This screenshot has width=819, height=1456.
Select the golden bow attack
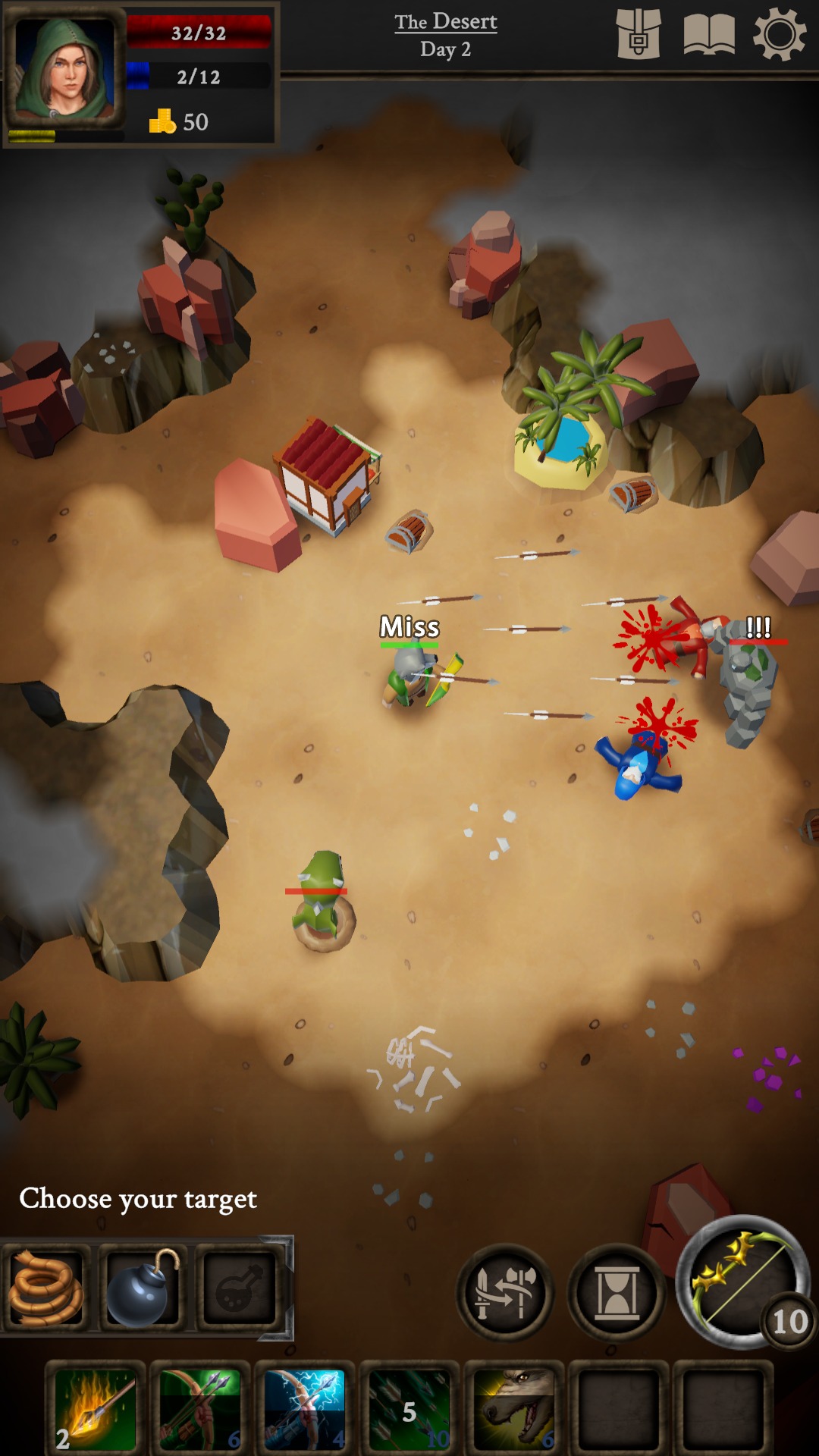[743, 1282]
